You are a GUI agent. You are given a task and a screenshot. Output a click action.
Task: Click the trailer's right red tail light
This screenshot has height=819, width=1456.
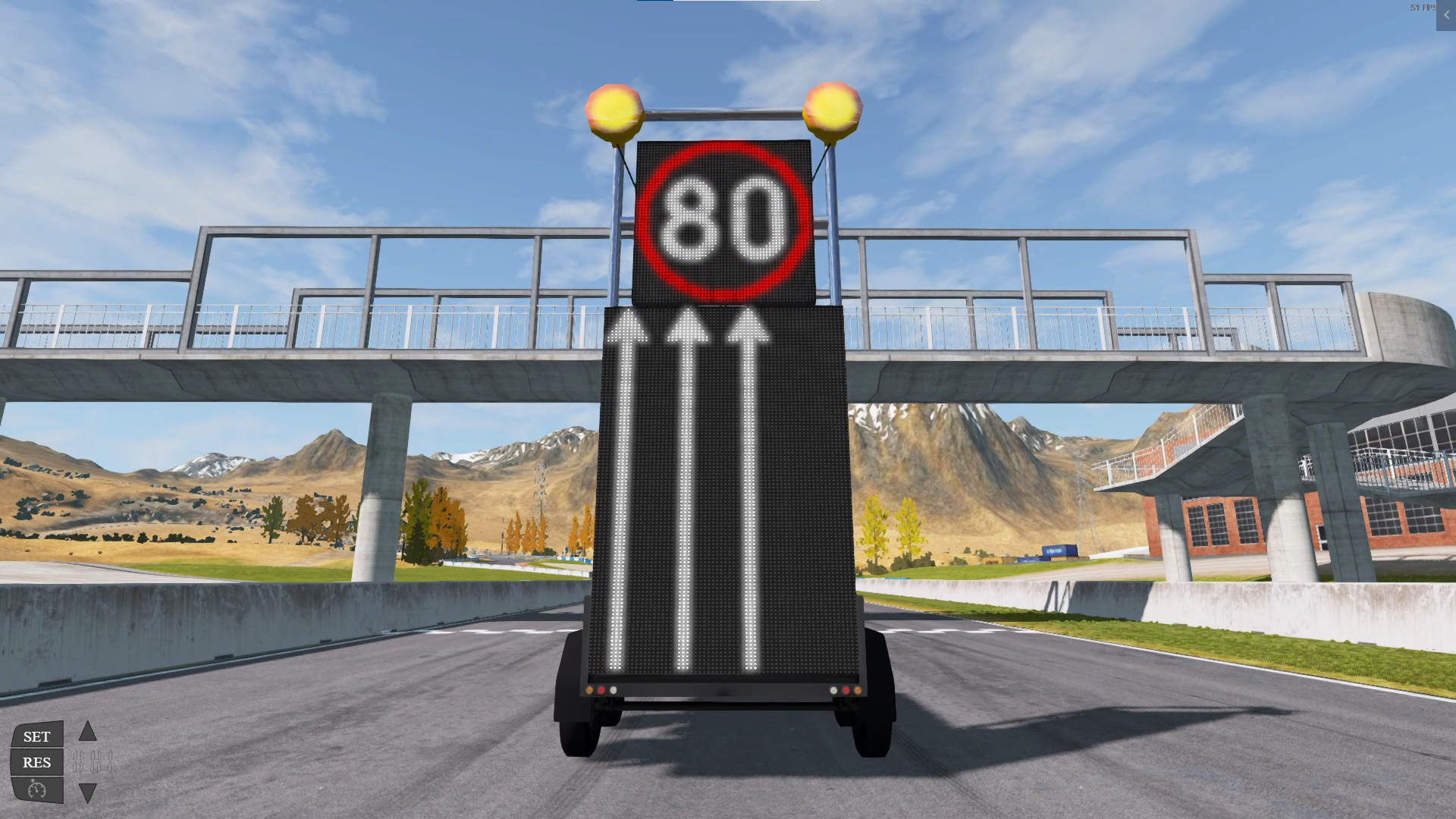pos(846,690)
